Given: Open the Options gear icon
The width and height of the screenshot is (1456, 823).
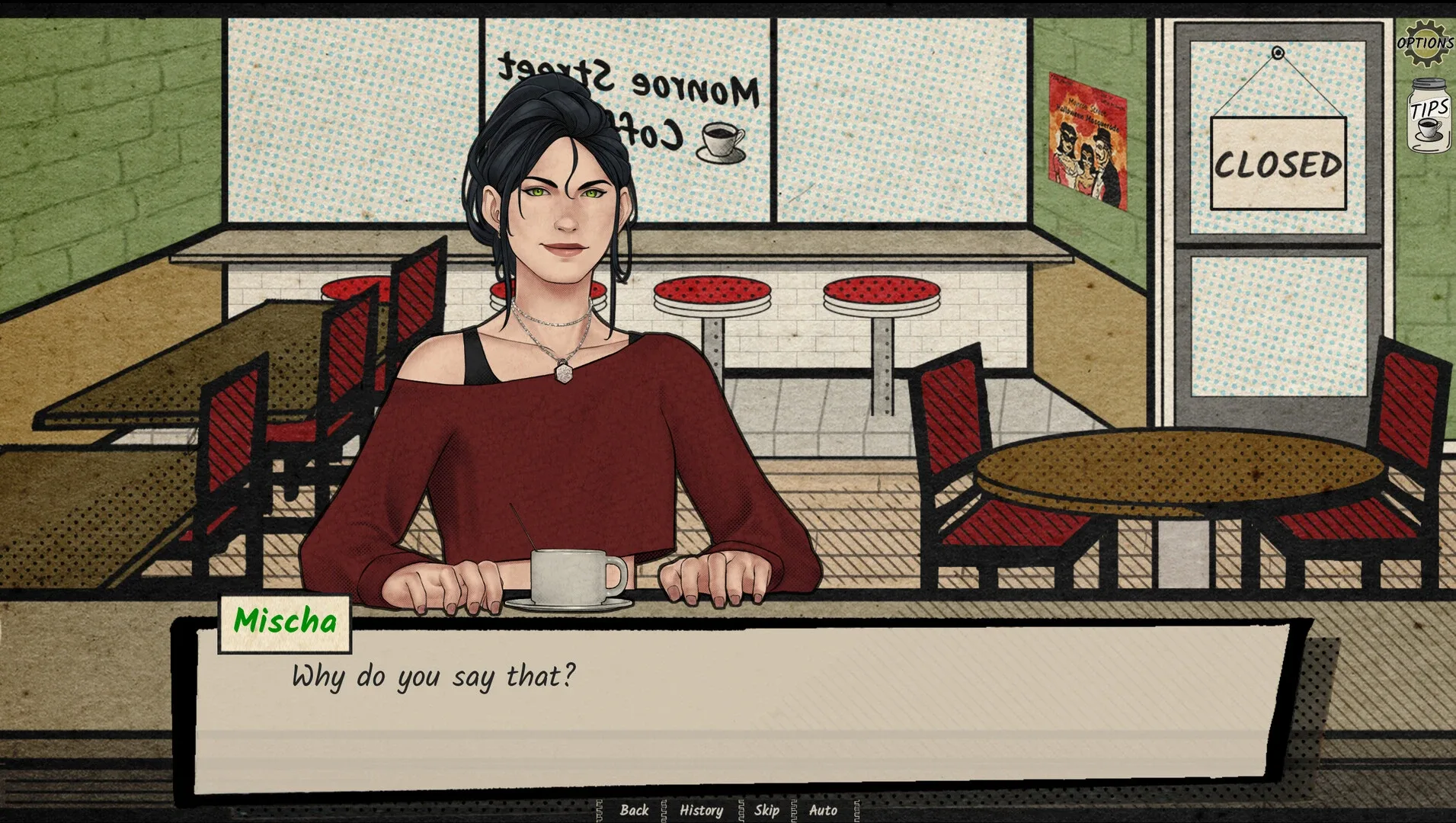Looking at the screenshot, I should click(1426, 42).
